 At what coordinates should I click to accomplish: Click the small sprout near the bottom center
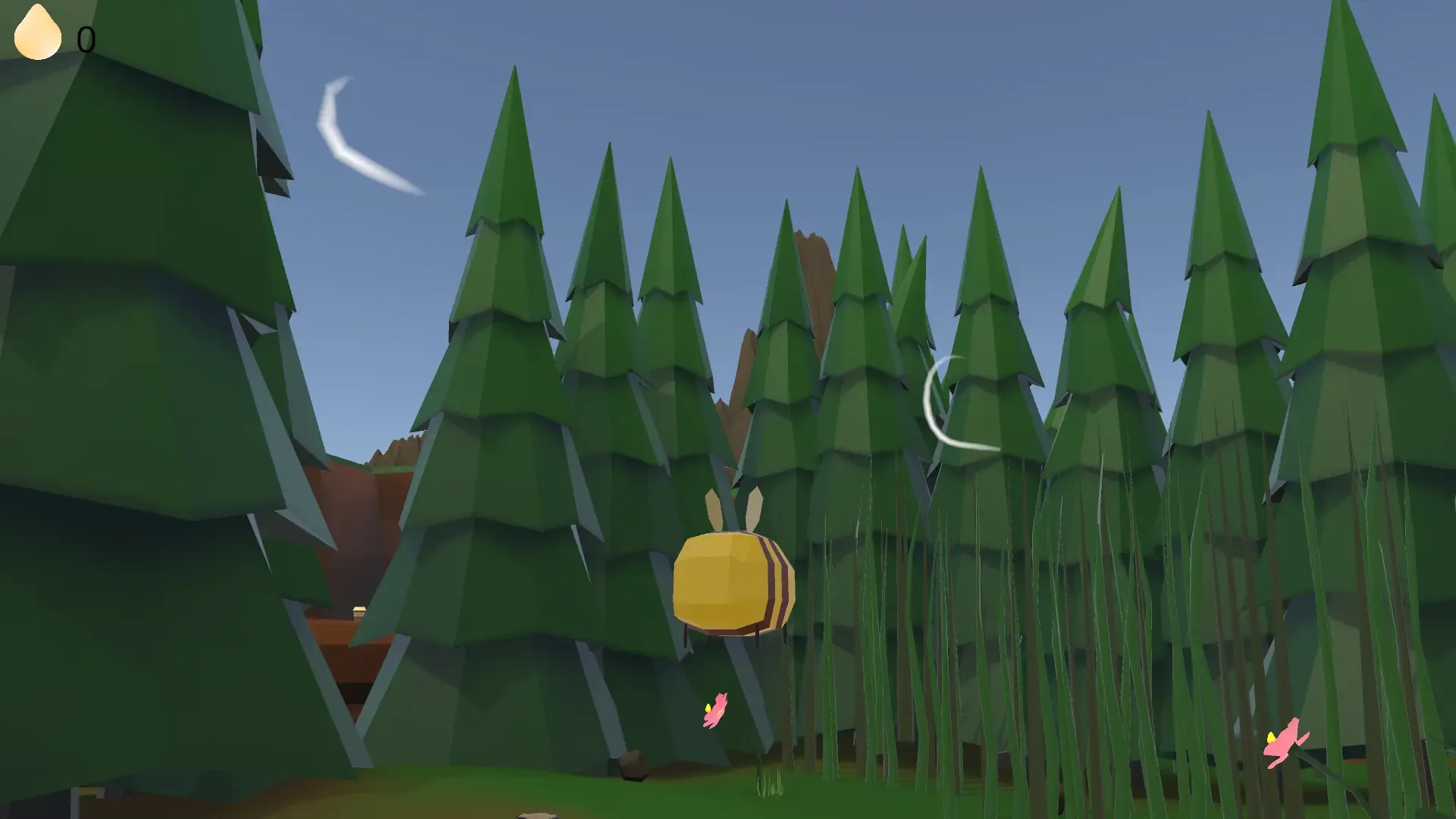tap(770, 785)
